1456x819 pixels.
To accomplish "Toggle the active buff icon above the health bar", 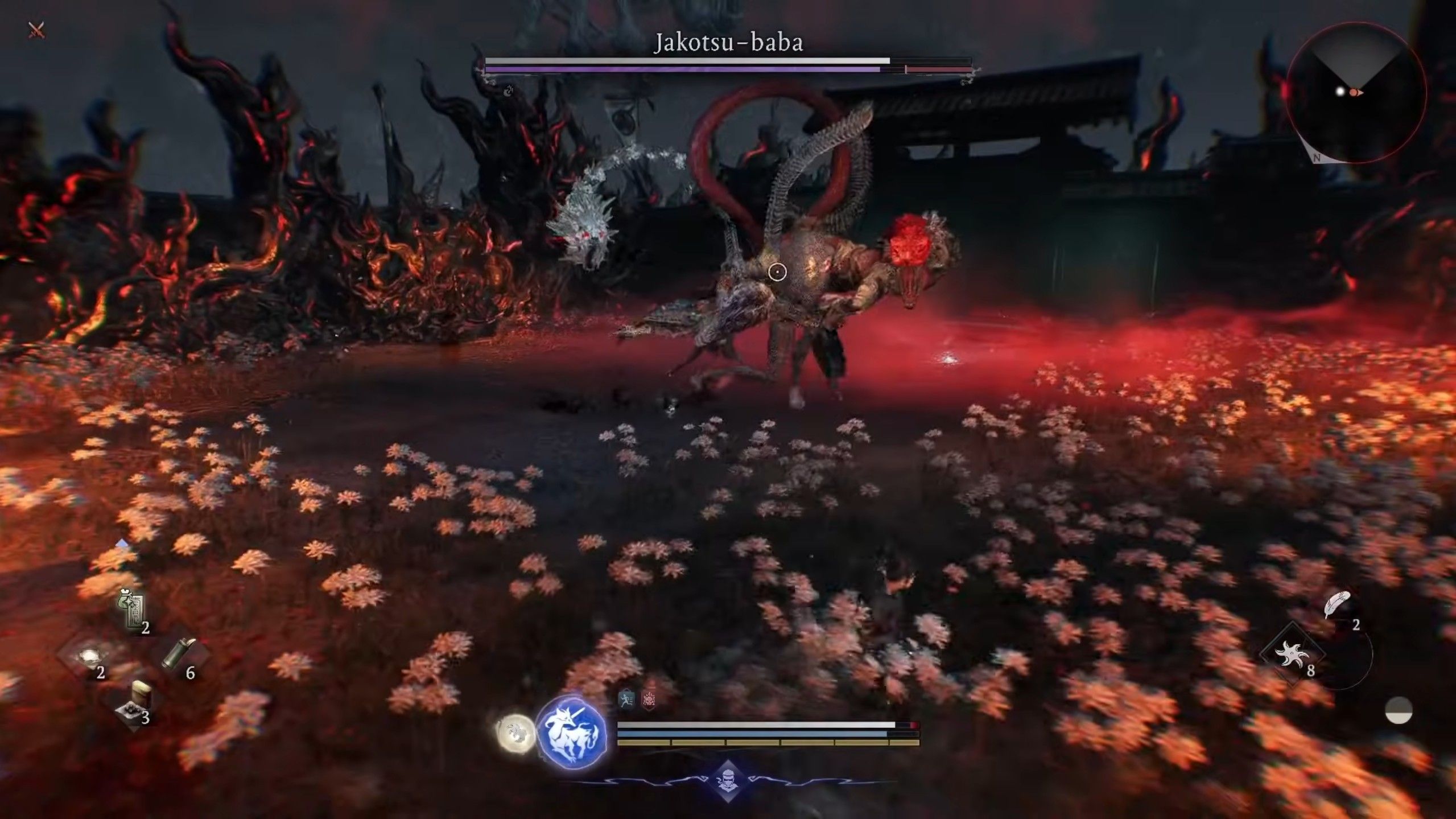I will click(x=626, y=699).
